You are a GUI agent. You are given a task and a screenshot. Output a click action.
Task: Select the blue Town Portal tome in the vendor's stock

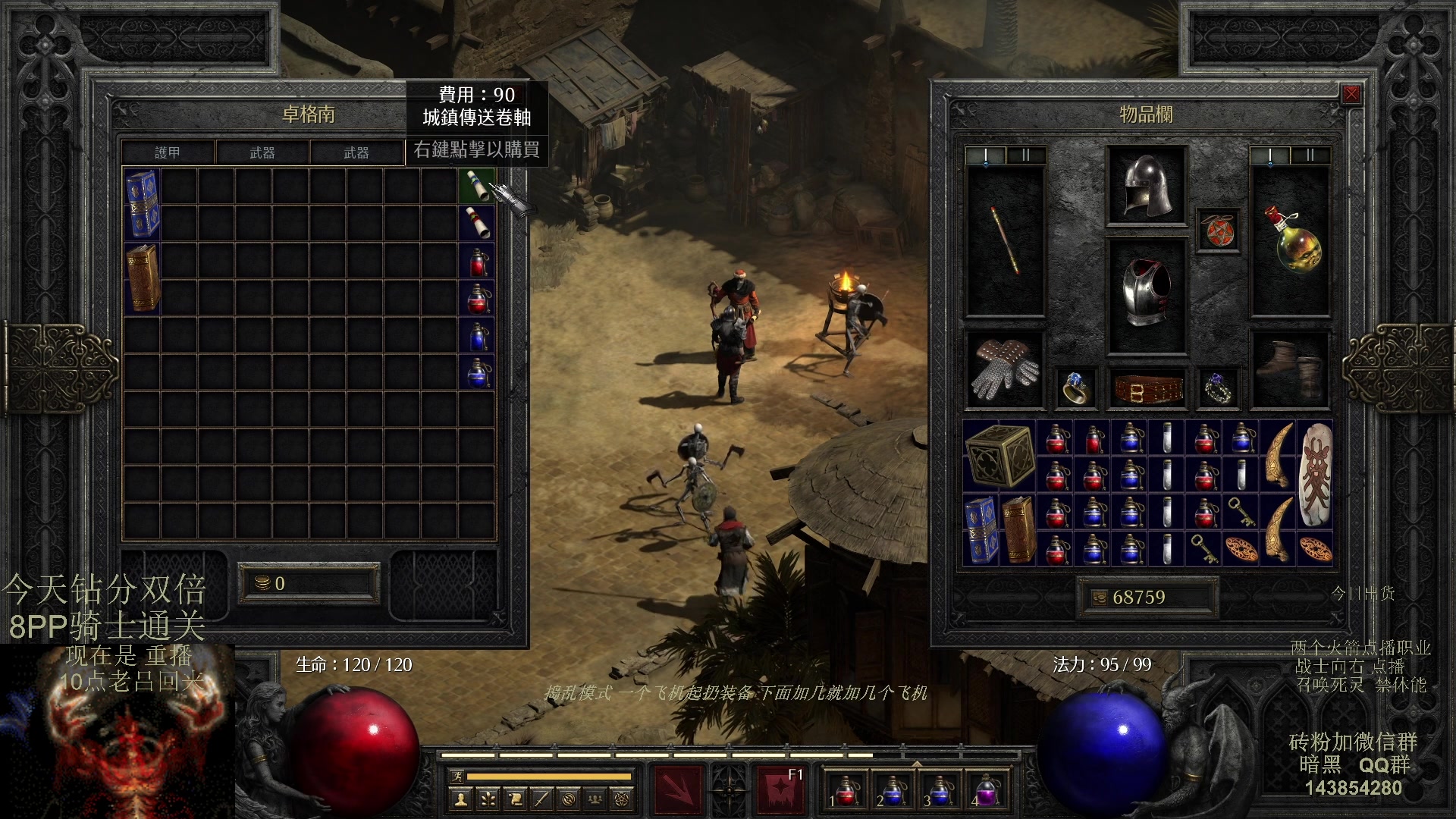[x=142, y=204]
